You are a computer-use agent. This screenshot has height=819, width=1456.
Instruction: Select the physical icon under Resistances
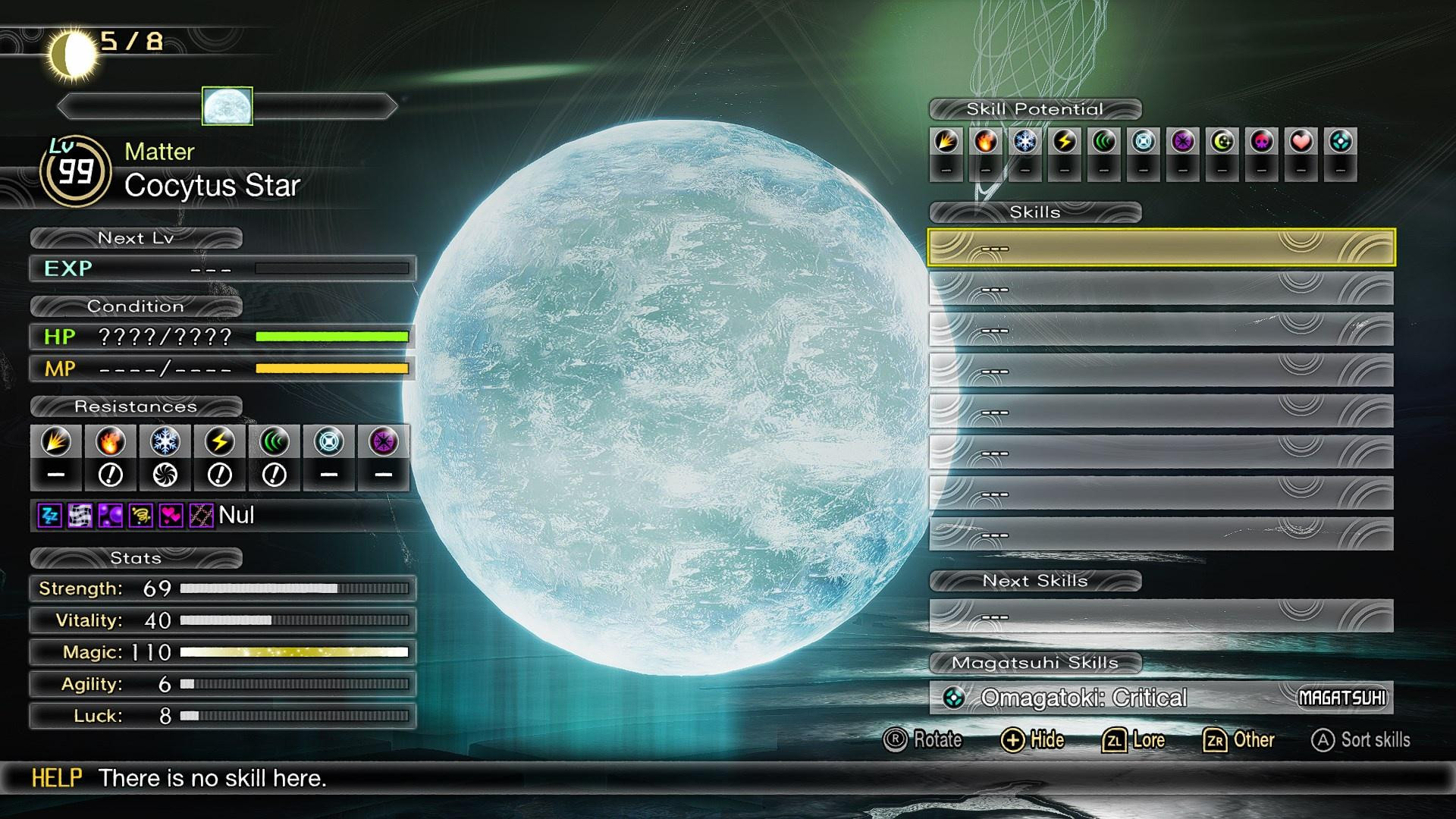(56, 441)
